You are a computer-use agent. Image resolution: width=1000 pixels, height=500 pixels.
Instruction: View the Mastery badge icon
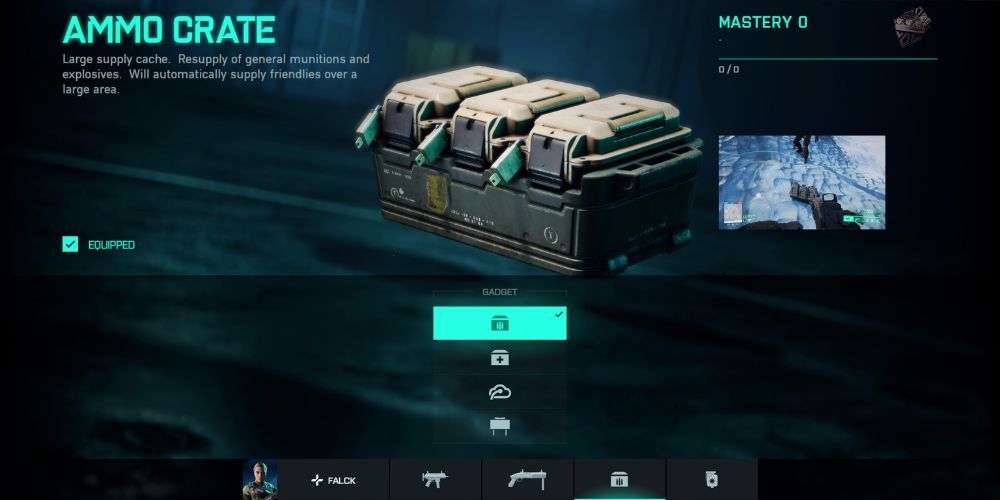pos(911,27)
